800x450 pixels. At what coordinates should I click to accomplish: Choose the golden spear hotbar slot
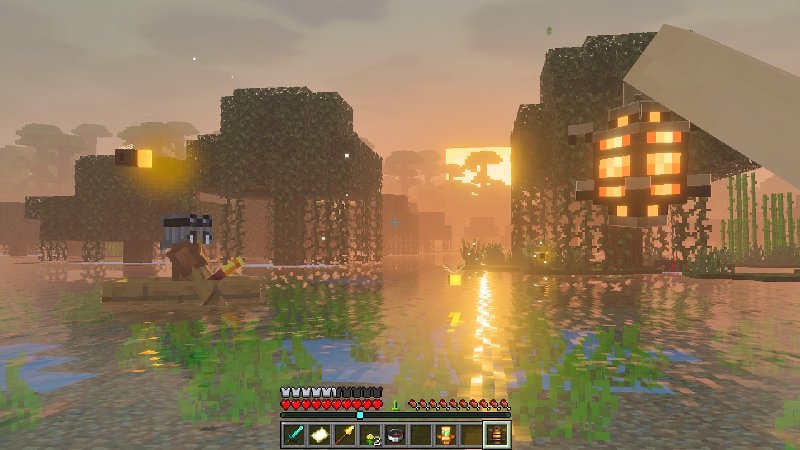click(x=345, y=434)
